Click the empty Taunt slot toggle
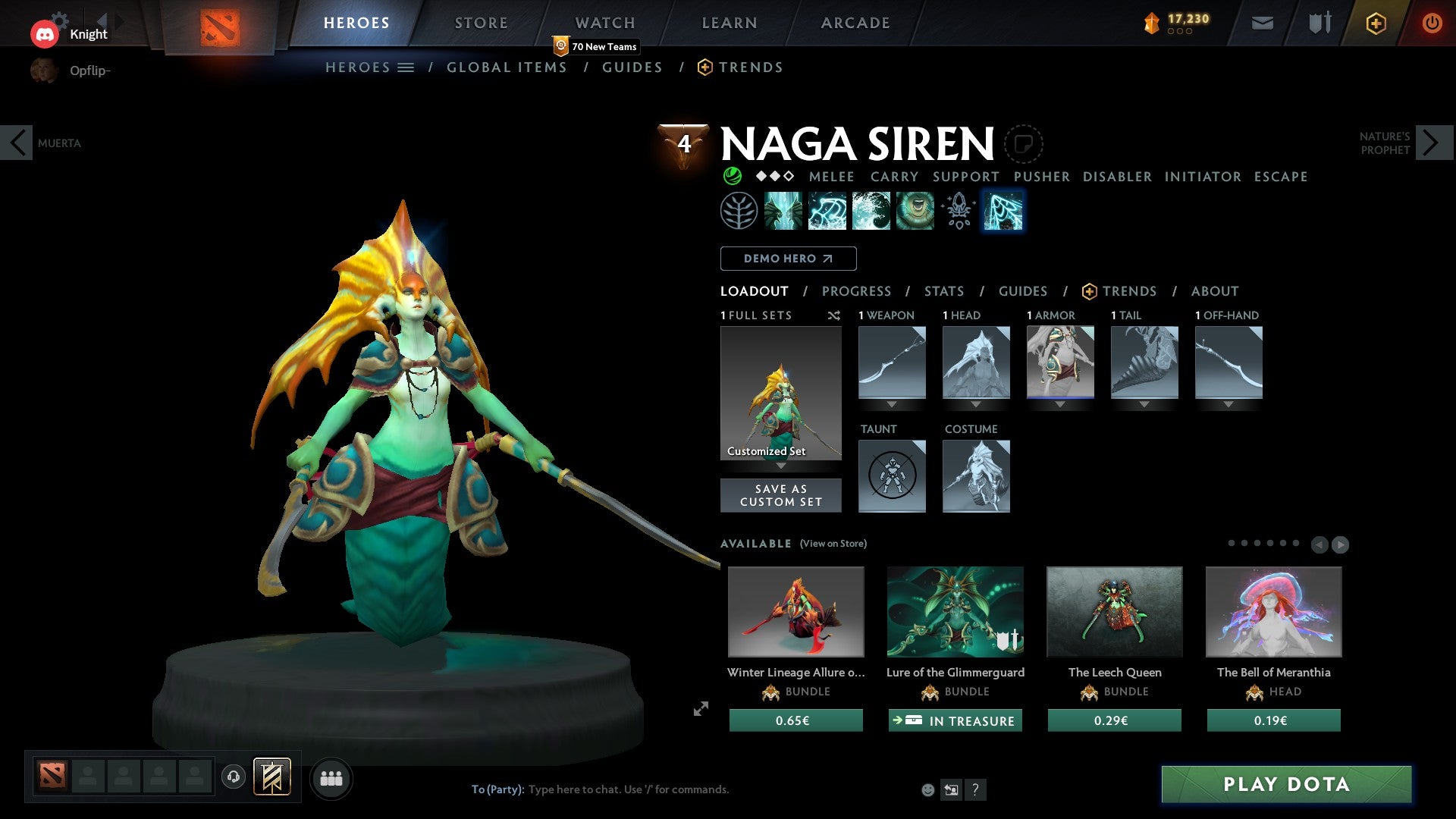Viewport: 1456px width, 819px height. pyautogui.click(x=892, y=475)
